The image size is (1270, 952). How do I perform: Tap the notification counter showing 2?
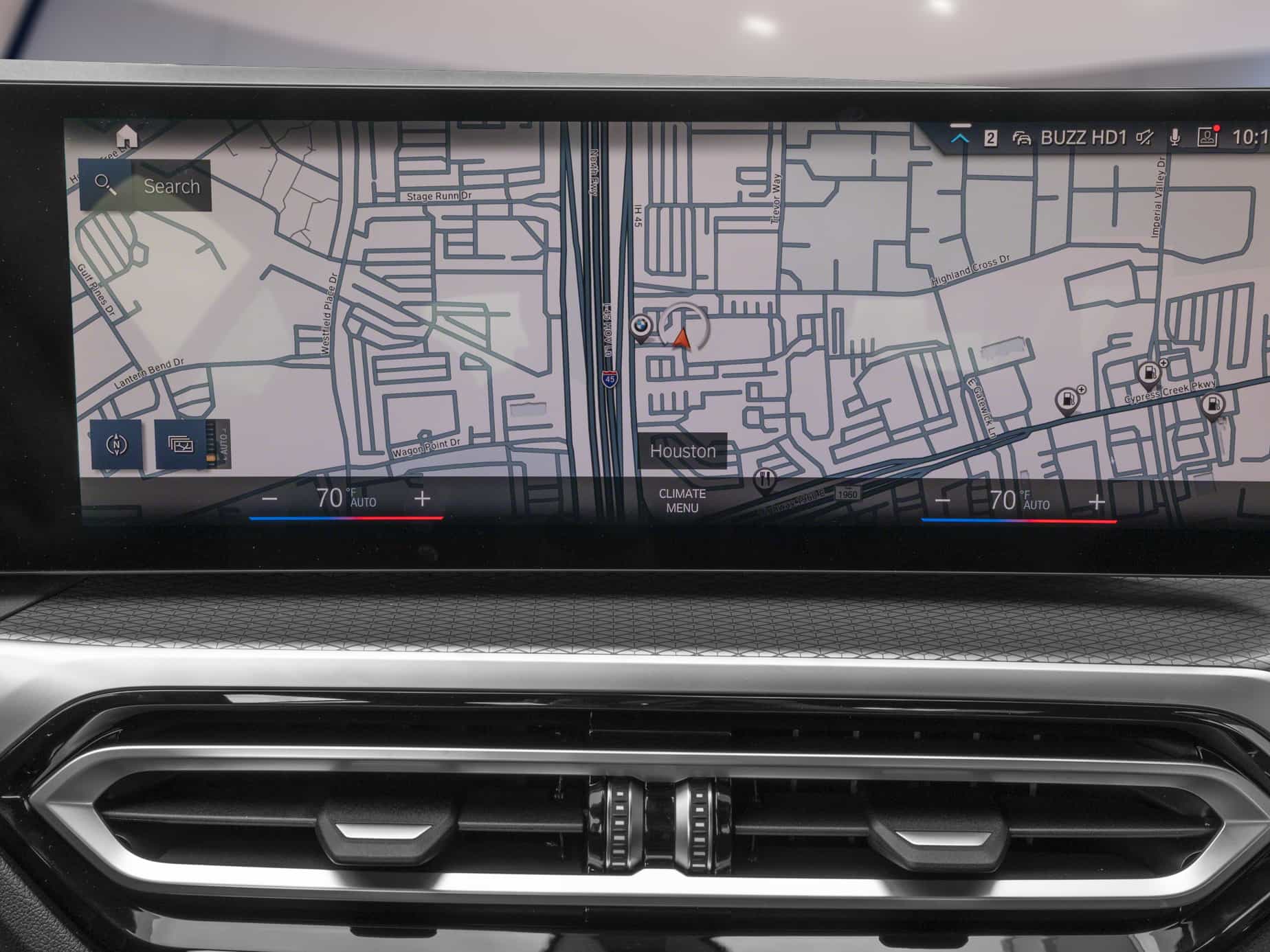pyautogui.click(x=991, y=136)
